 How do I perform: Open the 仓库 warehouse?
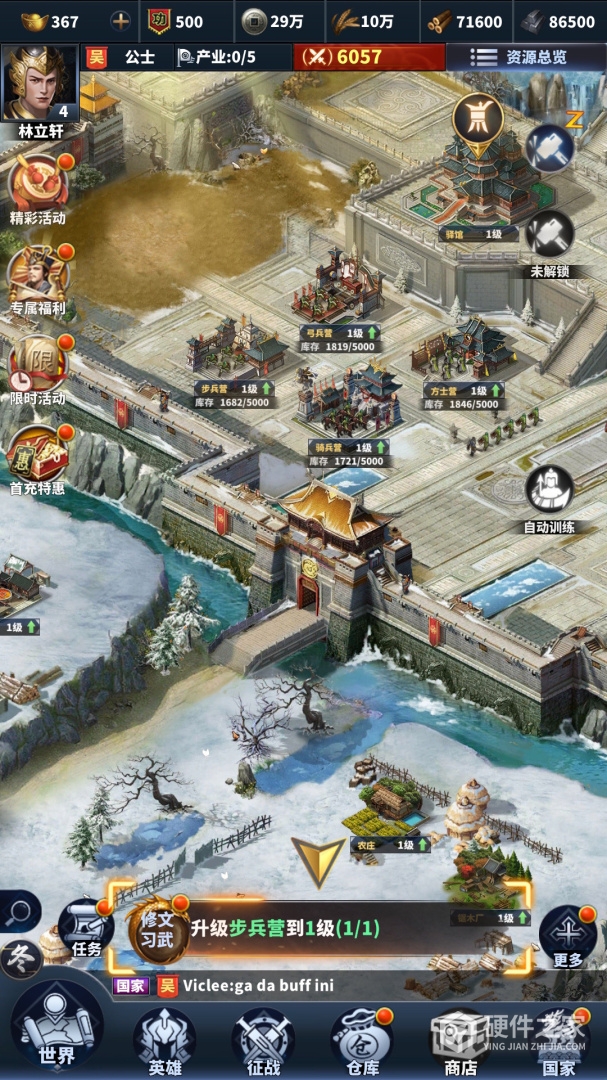tap(361, 1040)
